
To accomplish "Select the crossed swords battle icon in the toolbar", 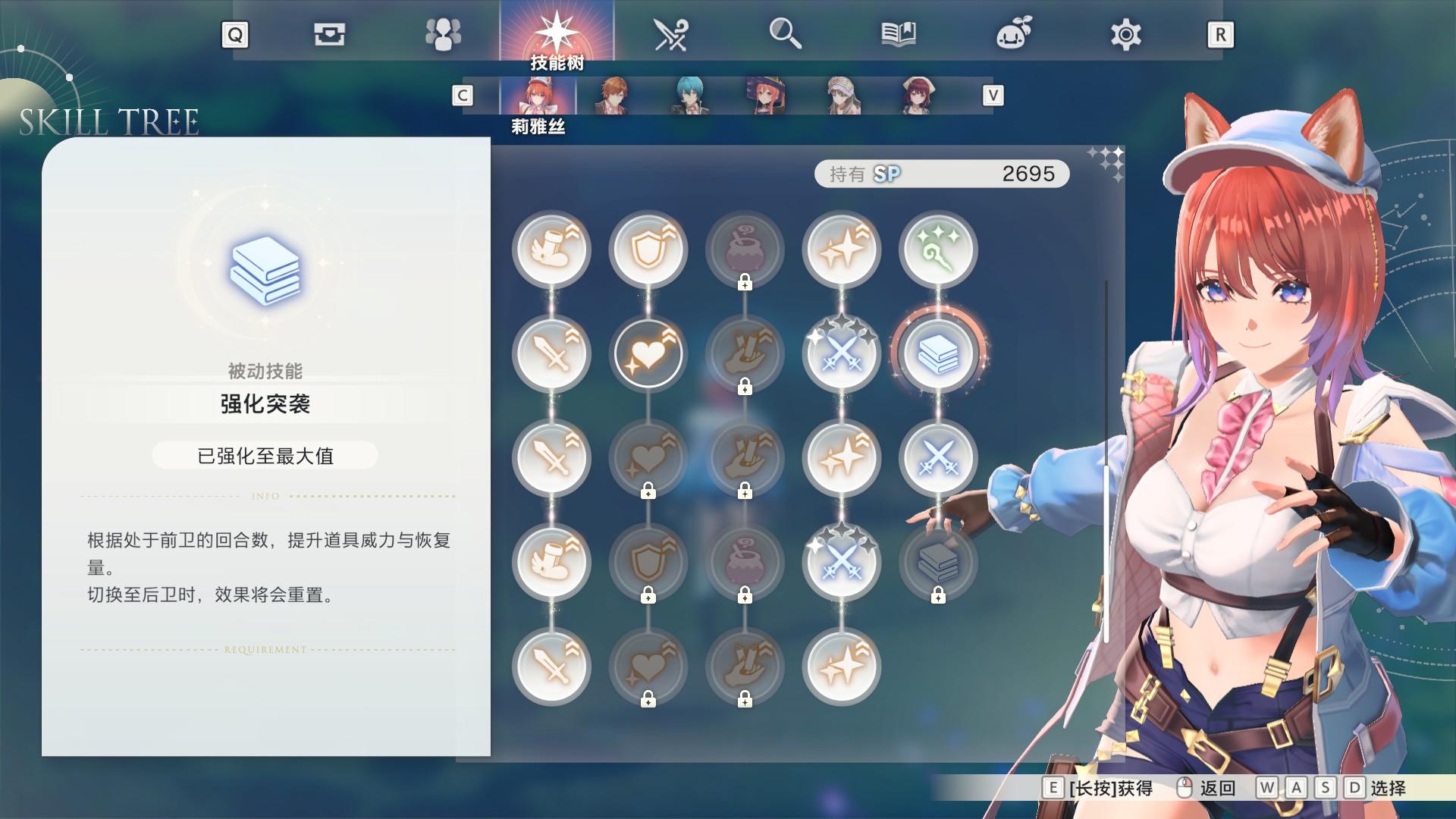I will click(672, 33).
